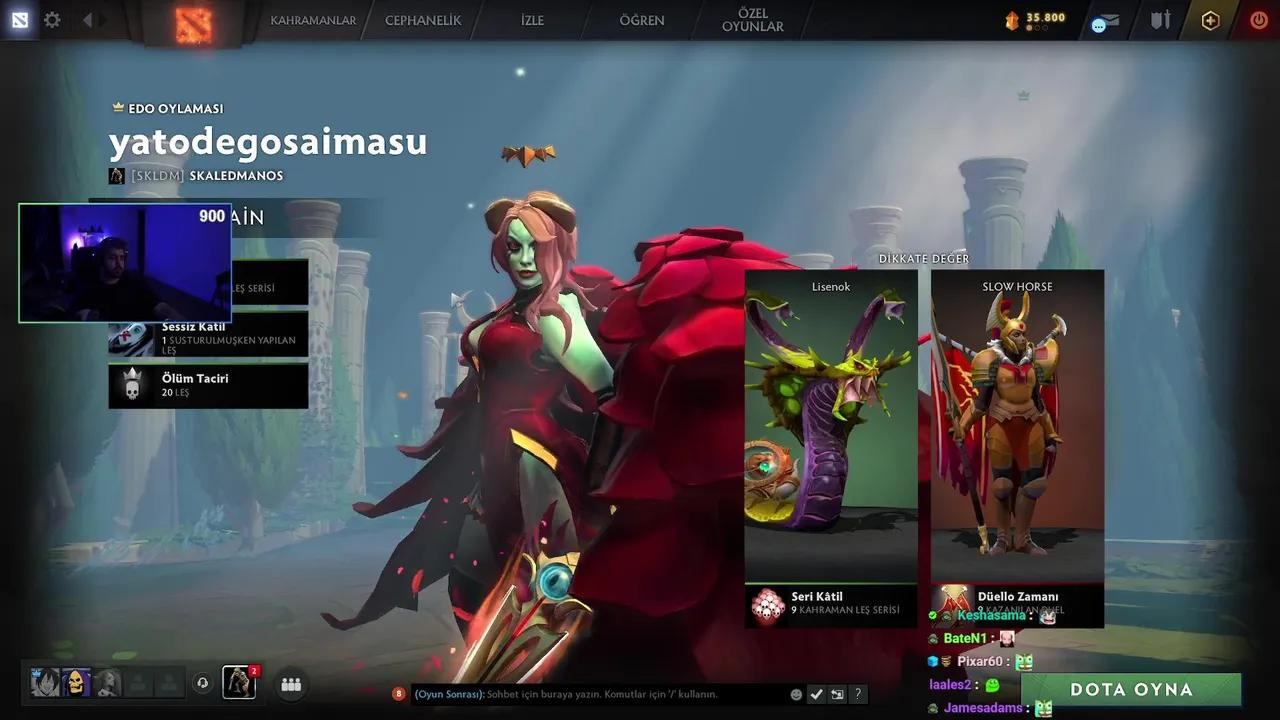This screenshot has height=720, width=1280.
Task: Open the friends roster grid icon
Action: tap(290, 683)
